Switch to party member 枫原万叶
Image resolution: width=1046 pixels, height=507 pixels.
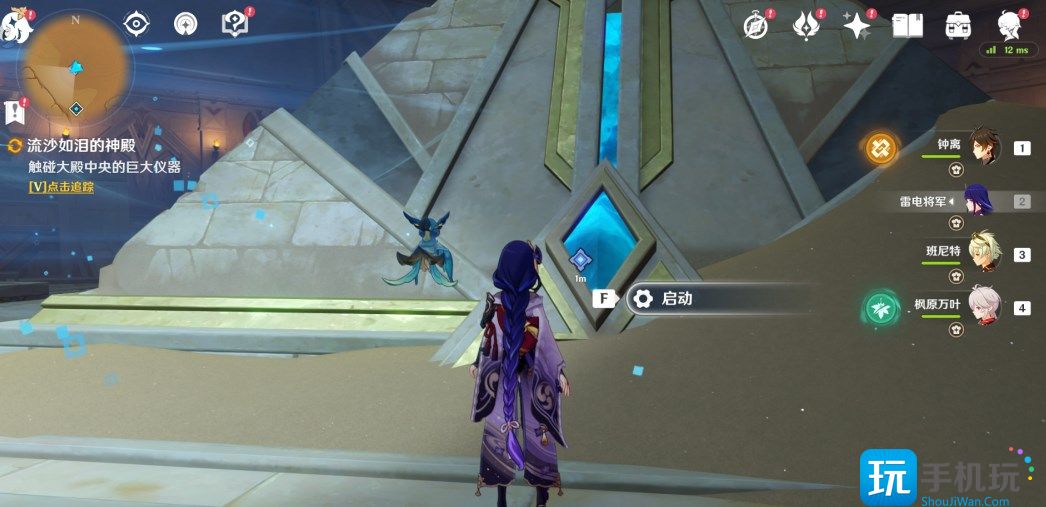tap(984, 306)
